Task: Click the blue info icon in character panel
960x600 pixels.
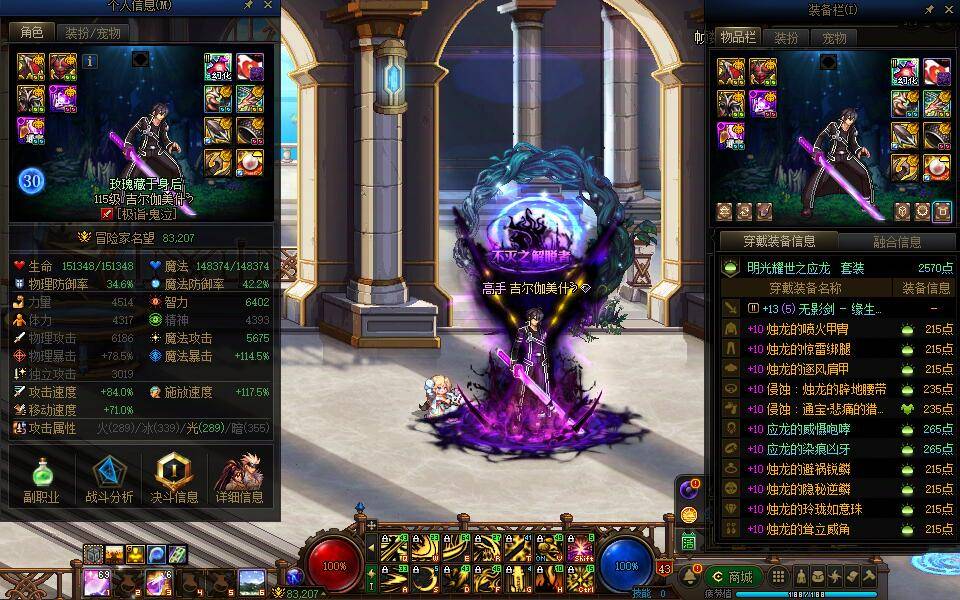Action: pyautogui.click(x=90, y=61)
